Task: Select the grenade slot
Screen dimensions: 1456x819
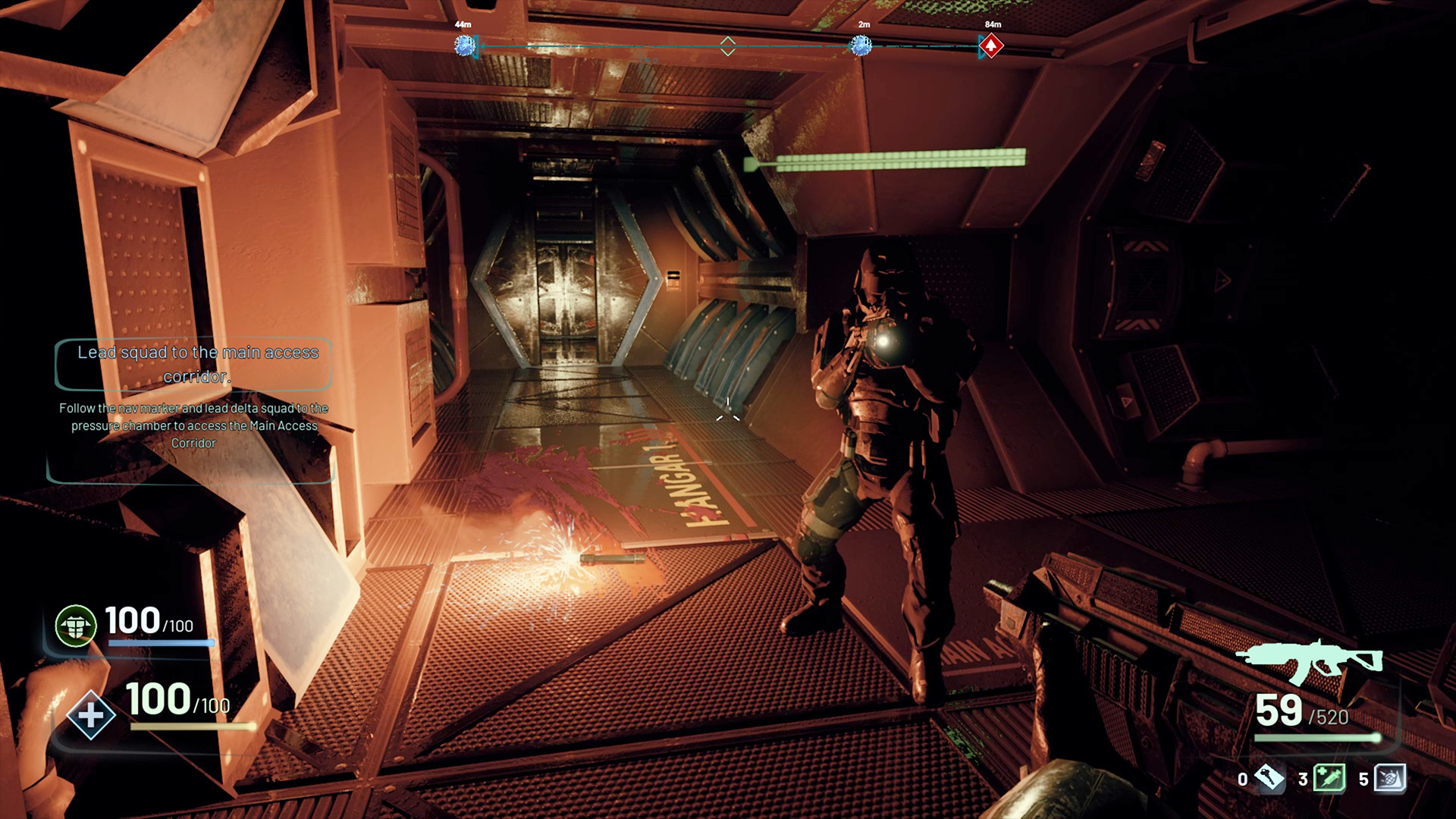Action: 1390,777
